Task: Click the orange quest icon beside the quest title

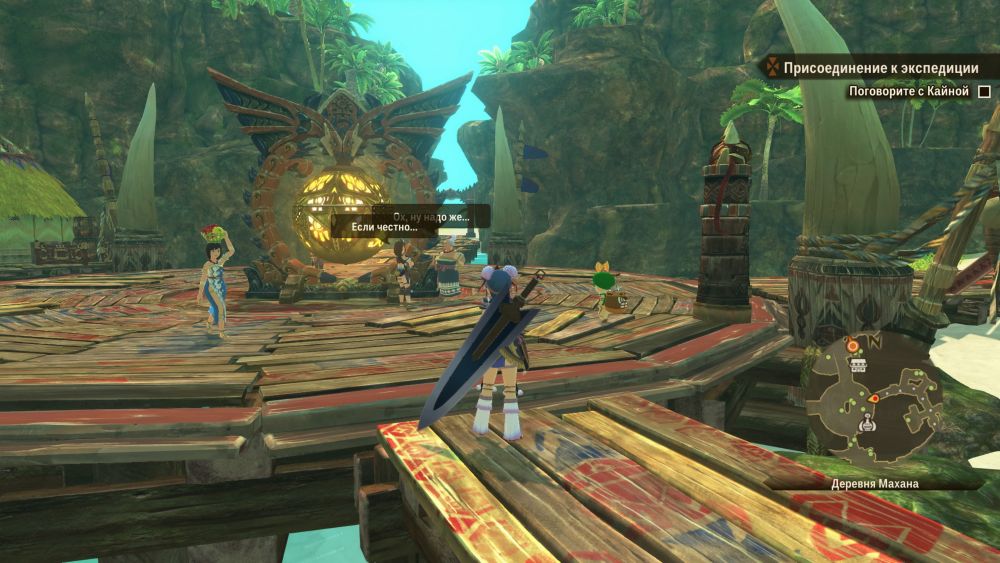Action: coord(771,69)
